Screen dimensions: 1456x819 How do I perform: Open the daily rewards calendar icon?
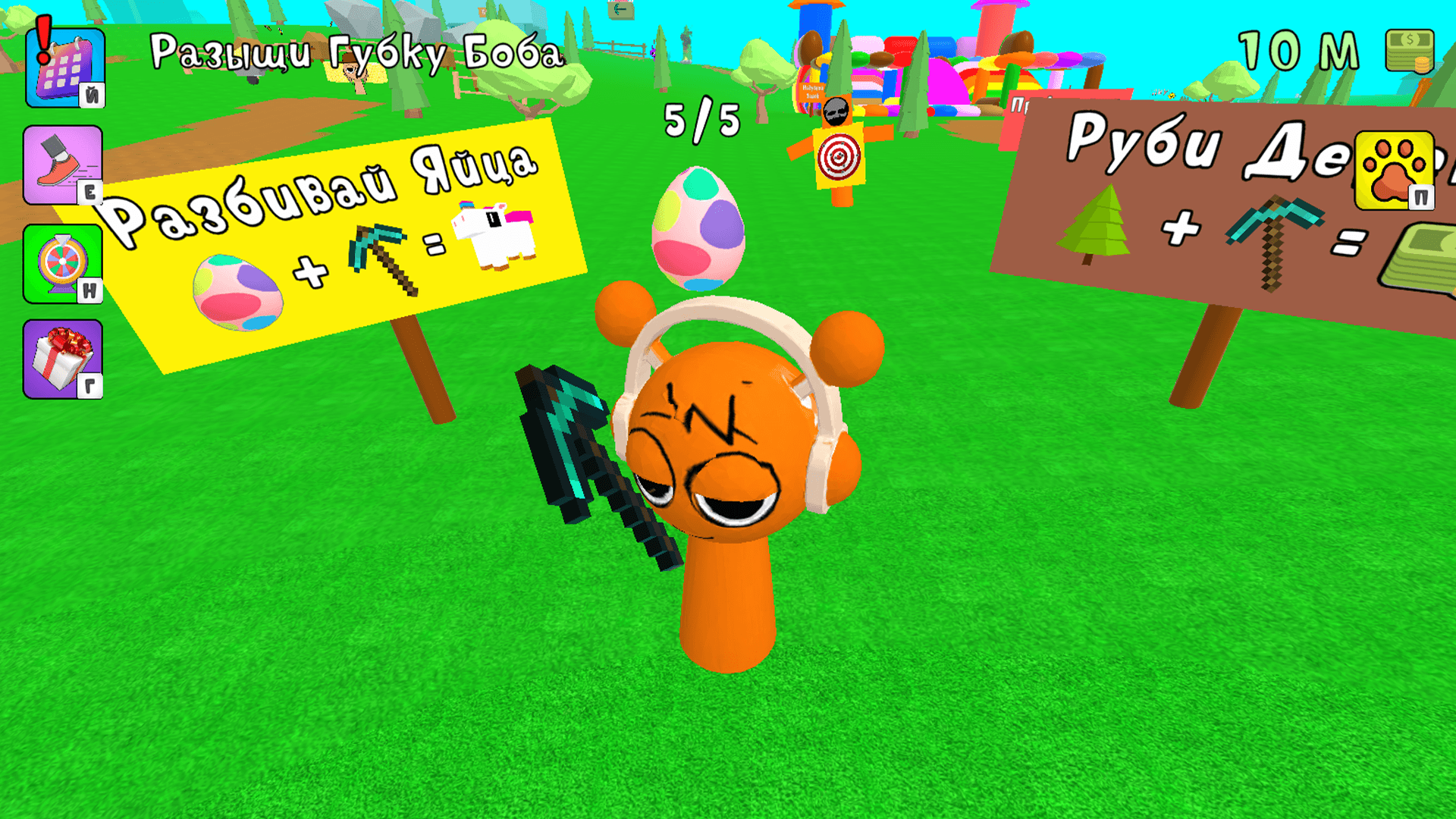[x=64, y=68]
